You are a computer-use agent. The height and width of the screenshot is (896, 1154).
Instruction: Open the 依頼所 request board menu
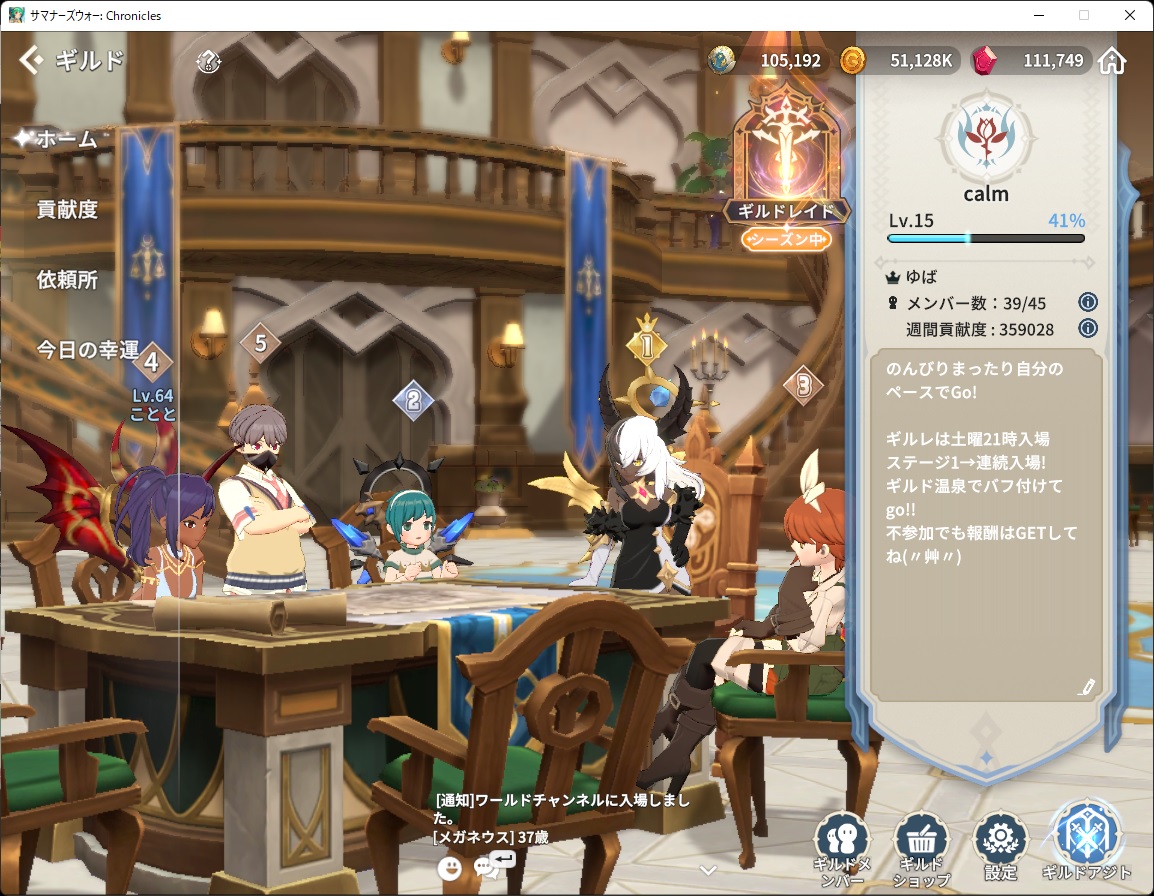(67, 280)
